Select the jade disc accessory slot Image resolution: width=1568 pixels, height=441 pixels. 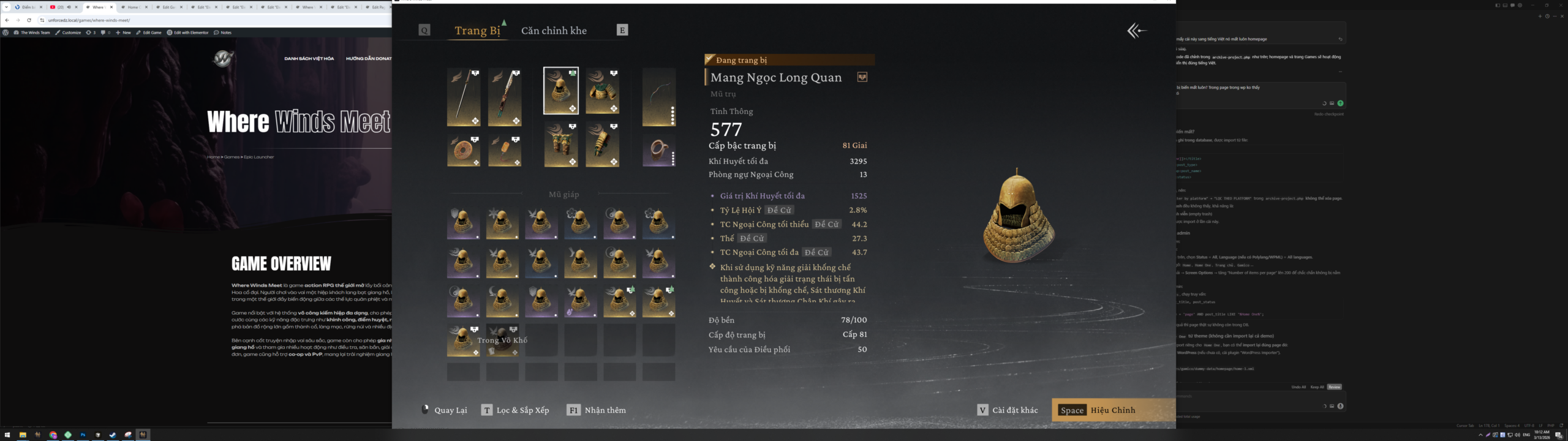click(464, 151)
